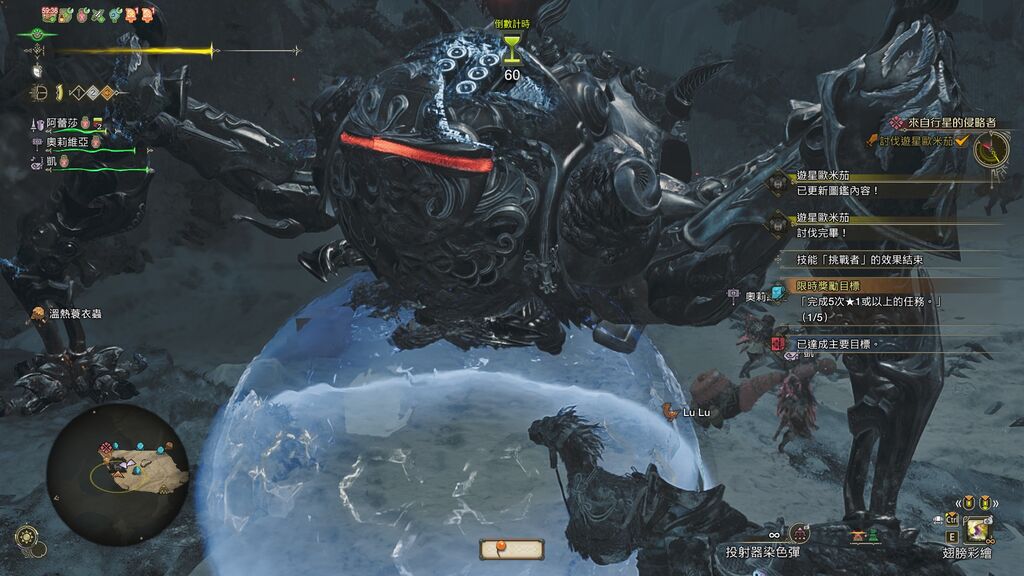Click the orange pin bar at the bottom centre
Viewport: 1024px width, 576px height.
511,548
